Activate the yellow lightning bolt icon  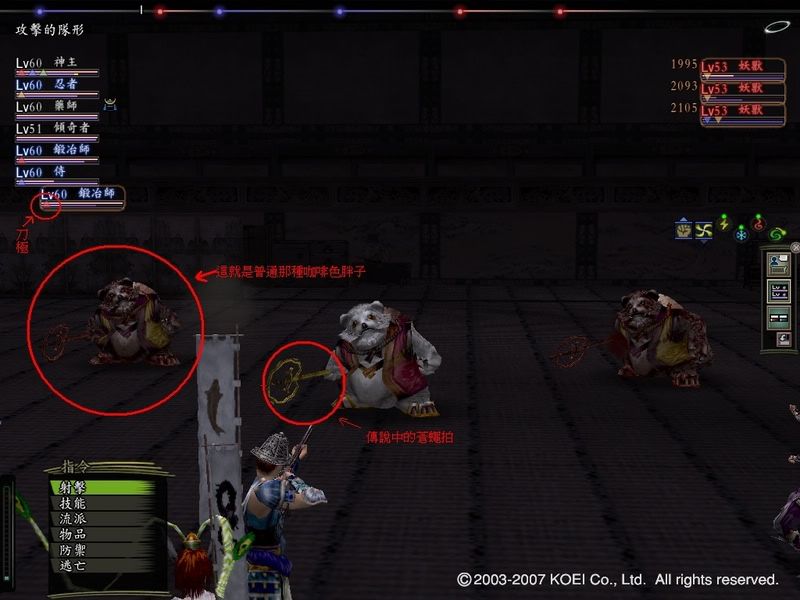click(x=724, y=224)
